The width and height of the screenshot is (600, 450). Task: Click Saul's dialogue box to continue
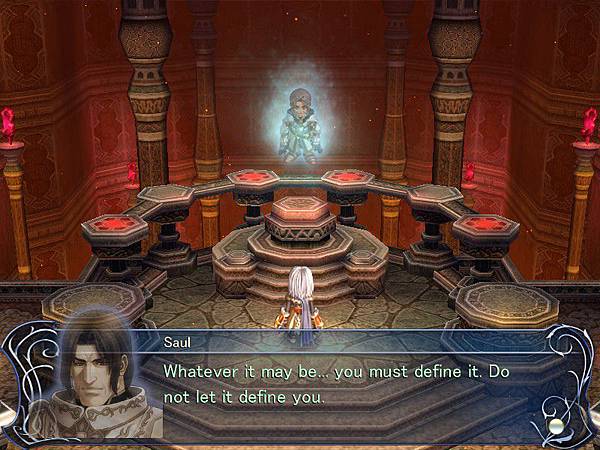[x=350, y=384]
